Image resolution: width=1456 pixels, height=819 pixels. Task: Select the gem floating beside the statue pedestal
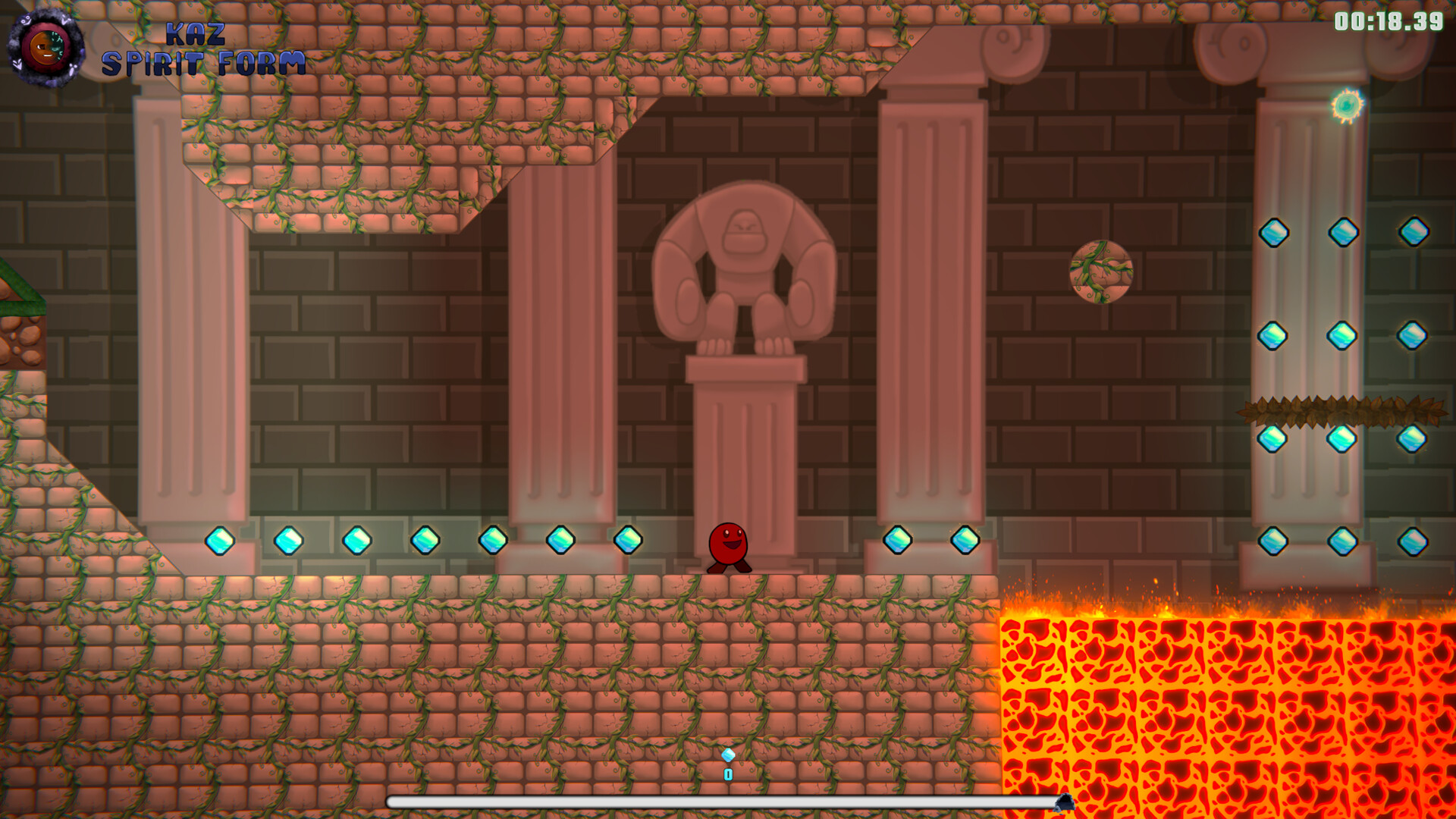[x=897, y=538]
